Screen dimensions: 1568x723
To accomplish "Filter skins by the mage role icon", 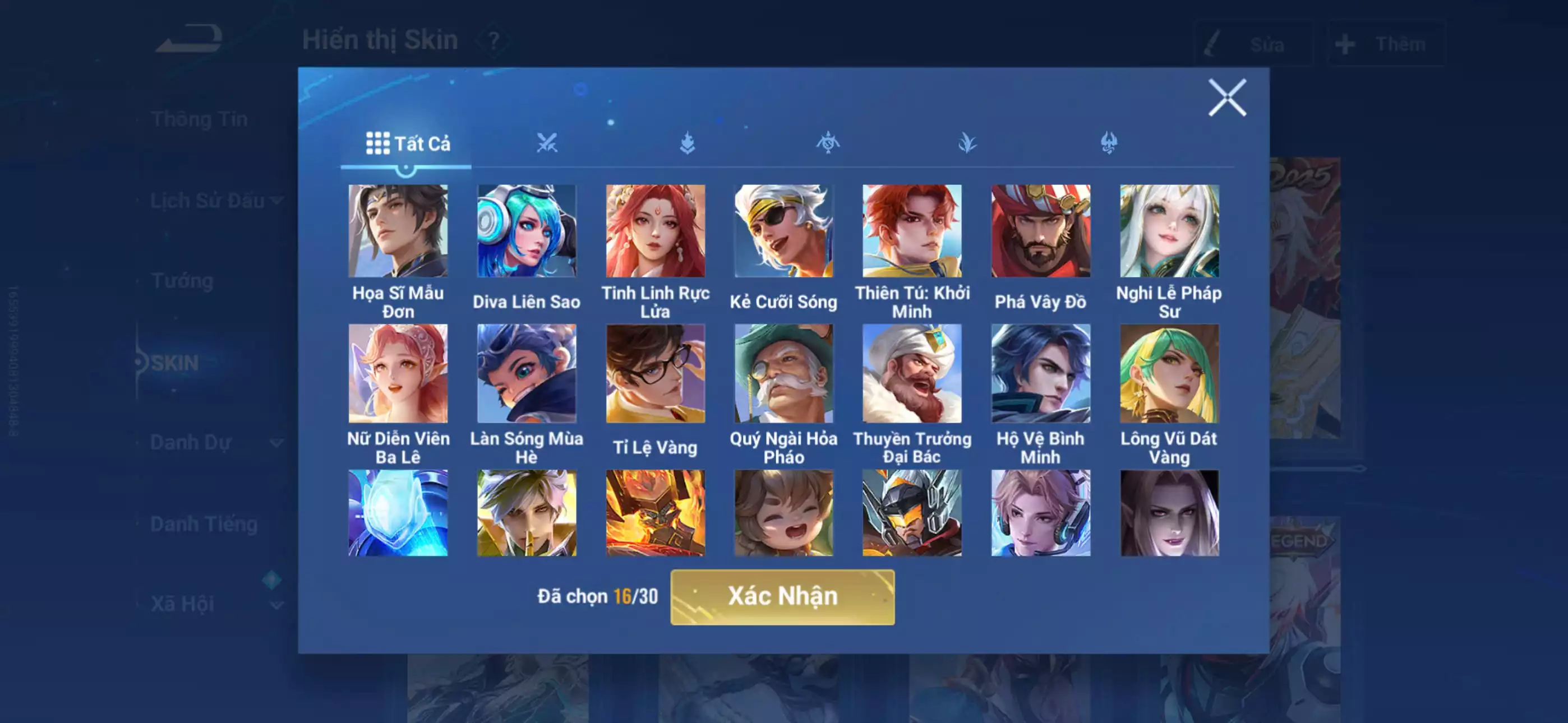I will point(827,143).
